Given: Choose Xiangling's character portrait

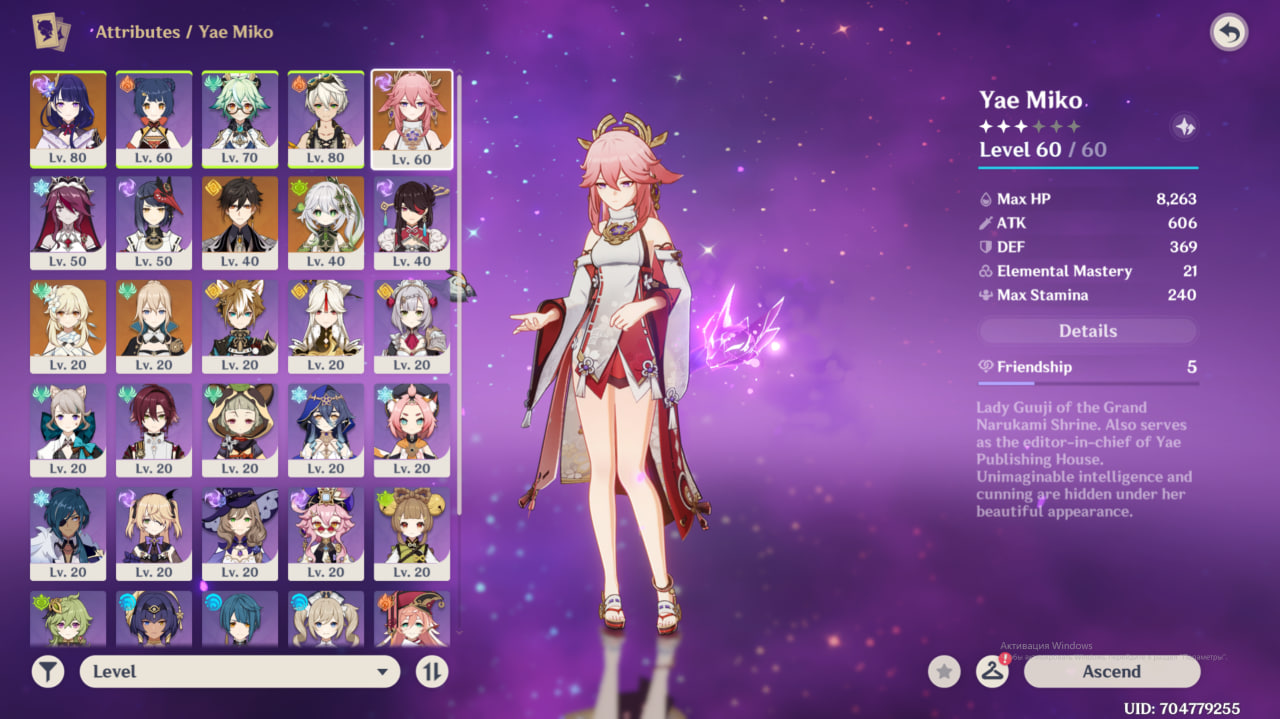Looking at the screenshot, I should click(x=154, y=118).
